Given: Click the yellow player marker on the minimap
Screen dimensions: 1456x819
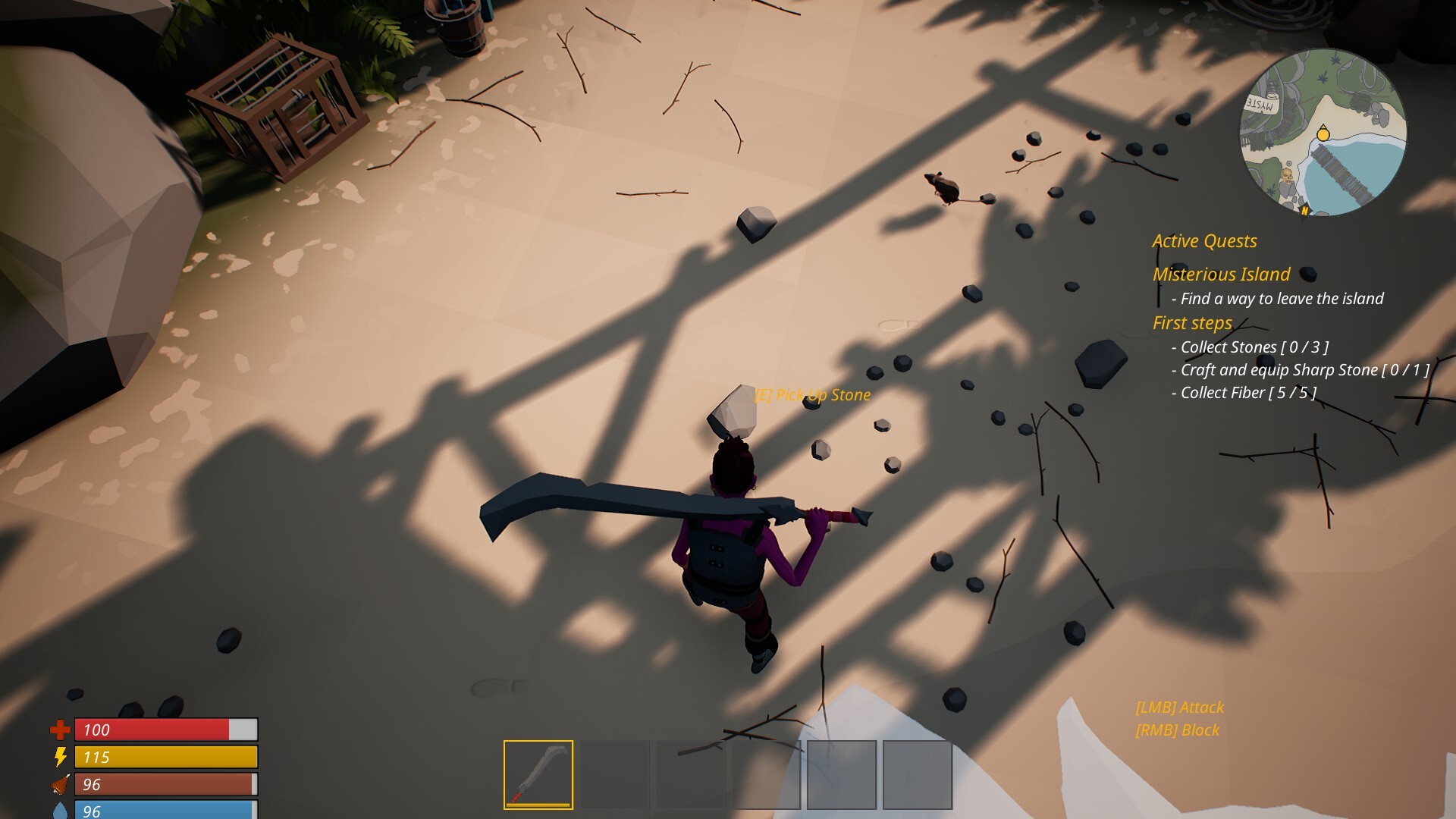Looking at the screenshot, I should (x=1323, y=134).
